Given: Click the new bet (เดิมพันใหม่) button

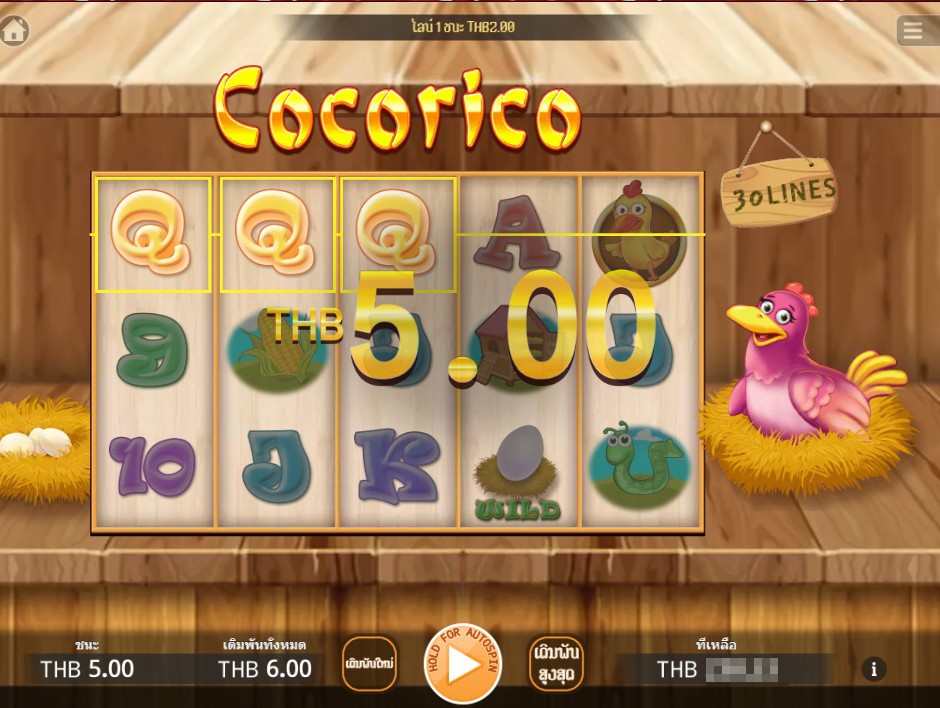Looking at the screenshot, I should click(x=369, y=664).
